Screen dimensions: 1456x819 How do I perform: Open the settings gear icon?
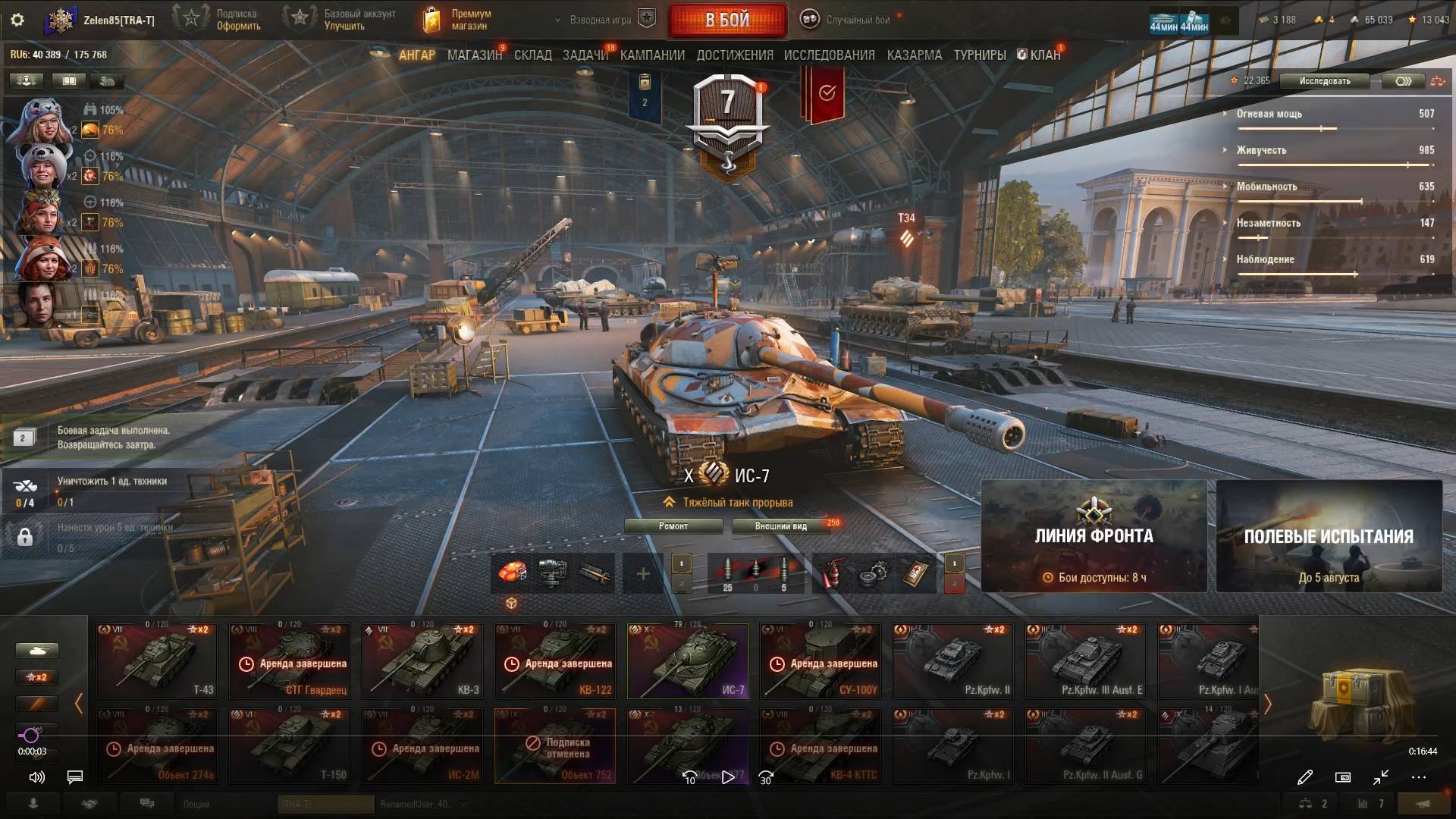tap(17, 20)
